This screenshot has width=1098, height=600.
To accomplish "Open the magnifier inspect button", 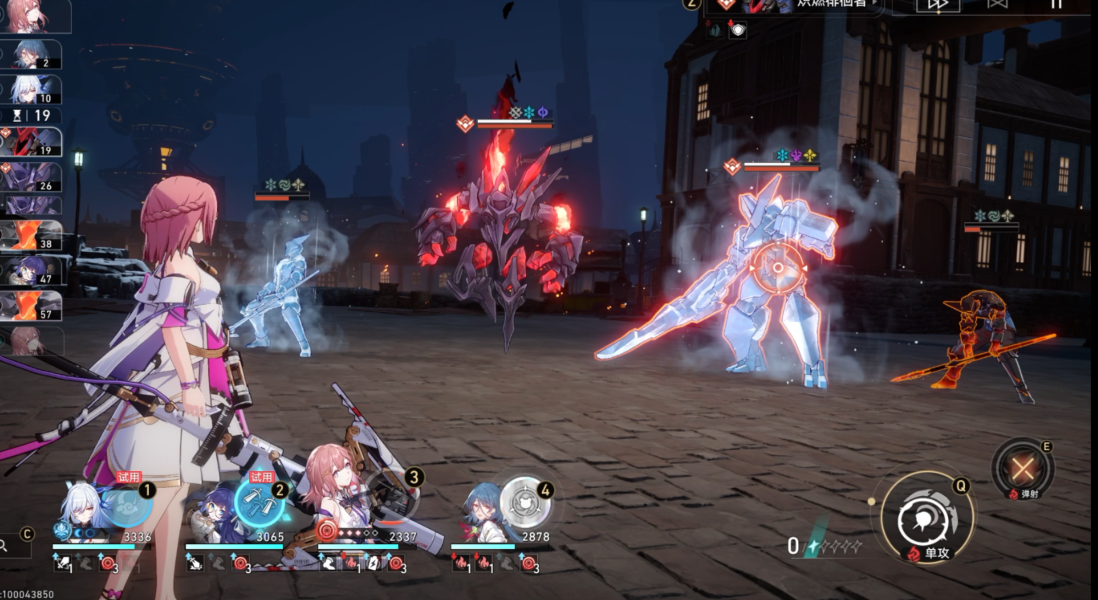I will [8, 546].
